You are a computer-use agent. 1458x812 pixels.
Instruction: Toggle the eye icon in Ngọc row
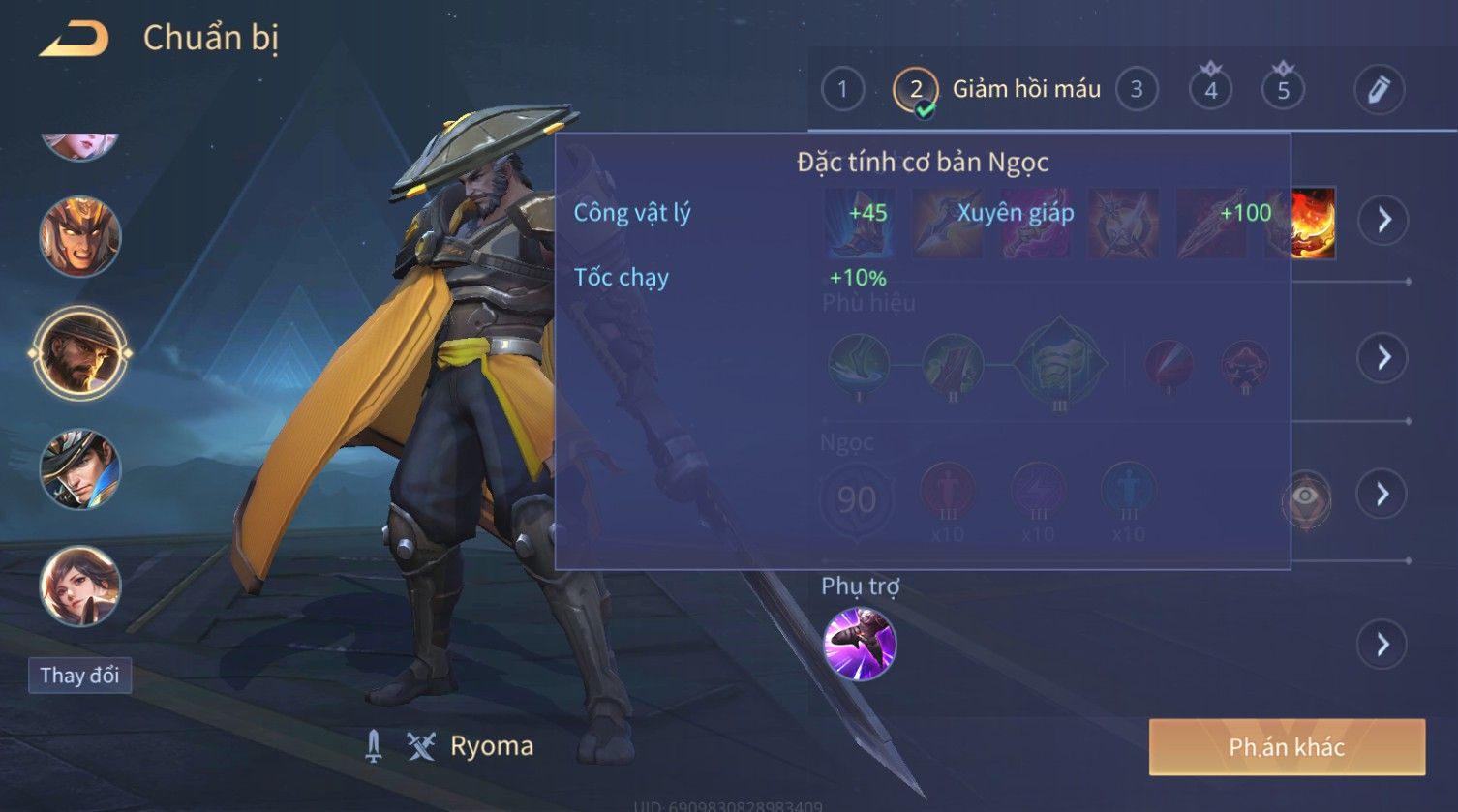pyautogui.click(x=1305, y=498)
